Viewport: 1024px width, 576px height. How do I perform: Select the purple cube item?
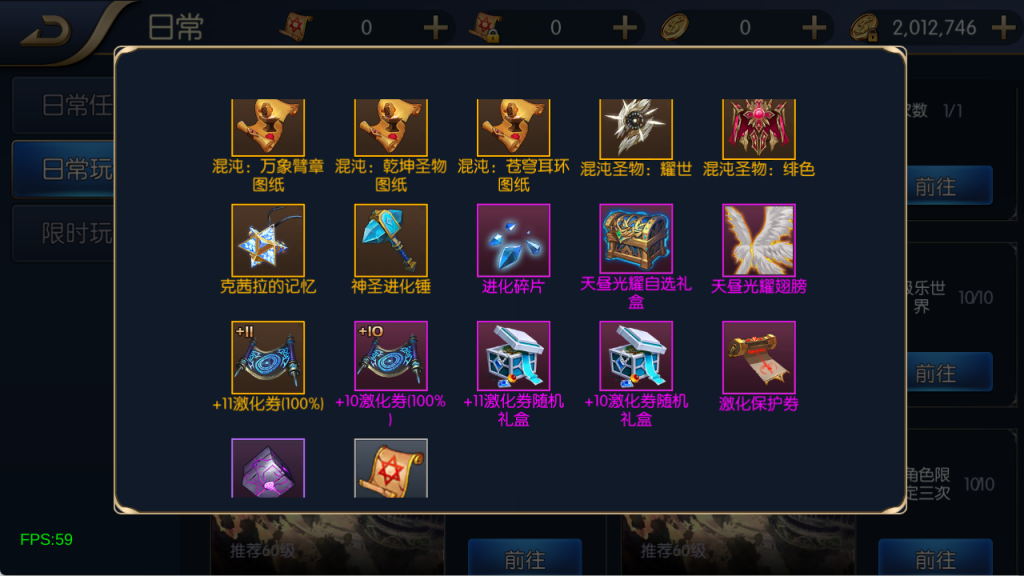(x=268, y=468)
